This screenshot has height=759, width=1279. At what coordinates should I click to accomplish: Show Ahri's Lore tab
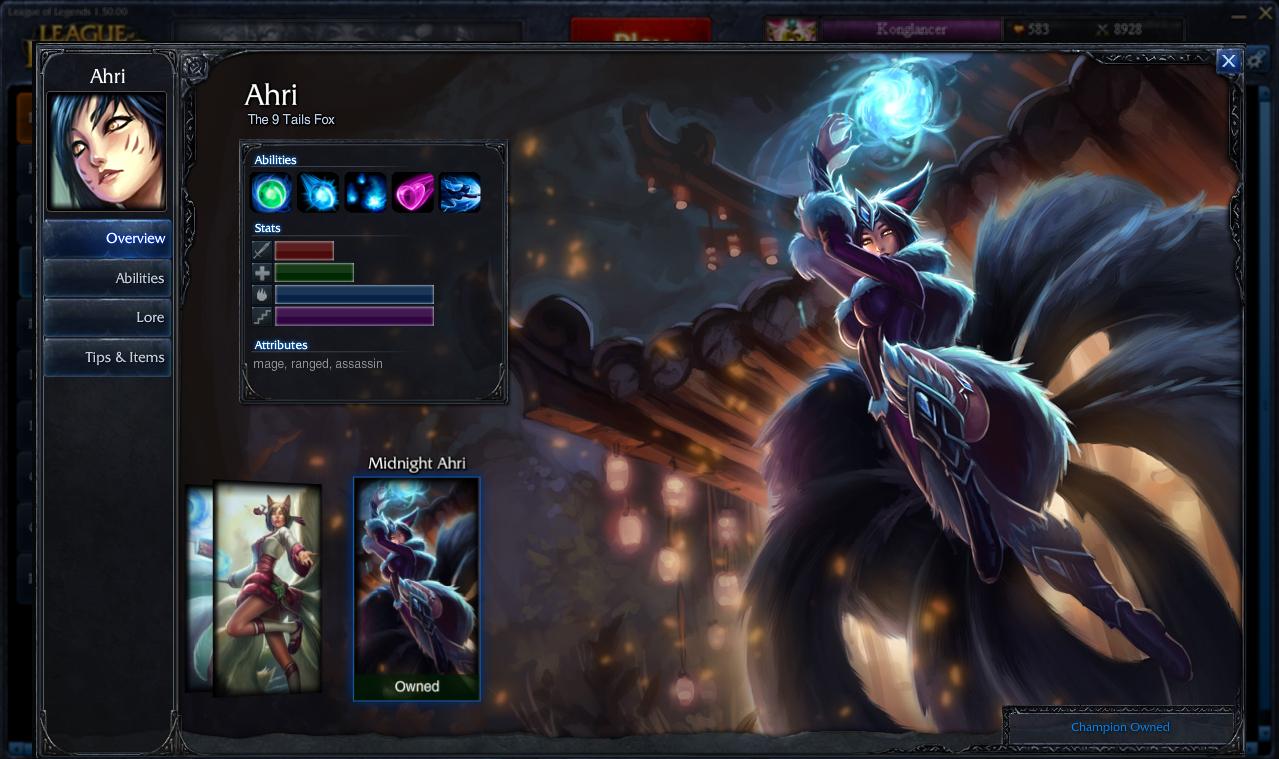pyautogui.click(x=108, y=317)
